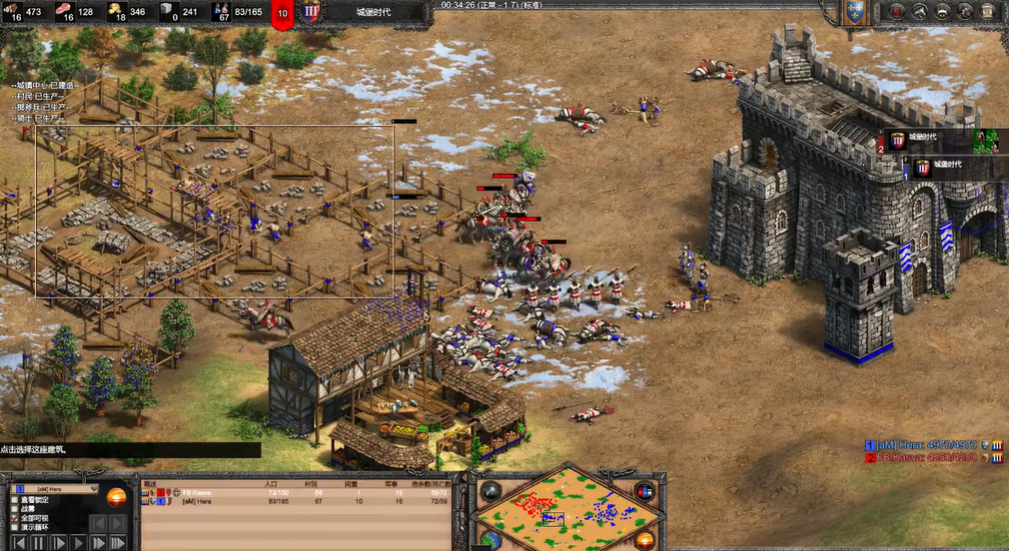Viewport: 1009px width, 551px height.
Task: Click the fleur-de-lis civilization shield emblem
Action: tap(853, 12)
